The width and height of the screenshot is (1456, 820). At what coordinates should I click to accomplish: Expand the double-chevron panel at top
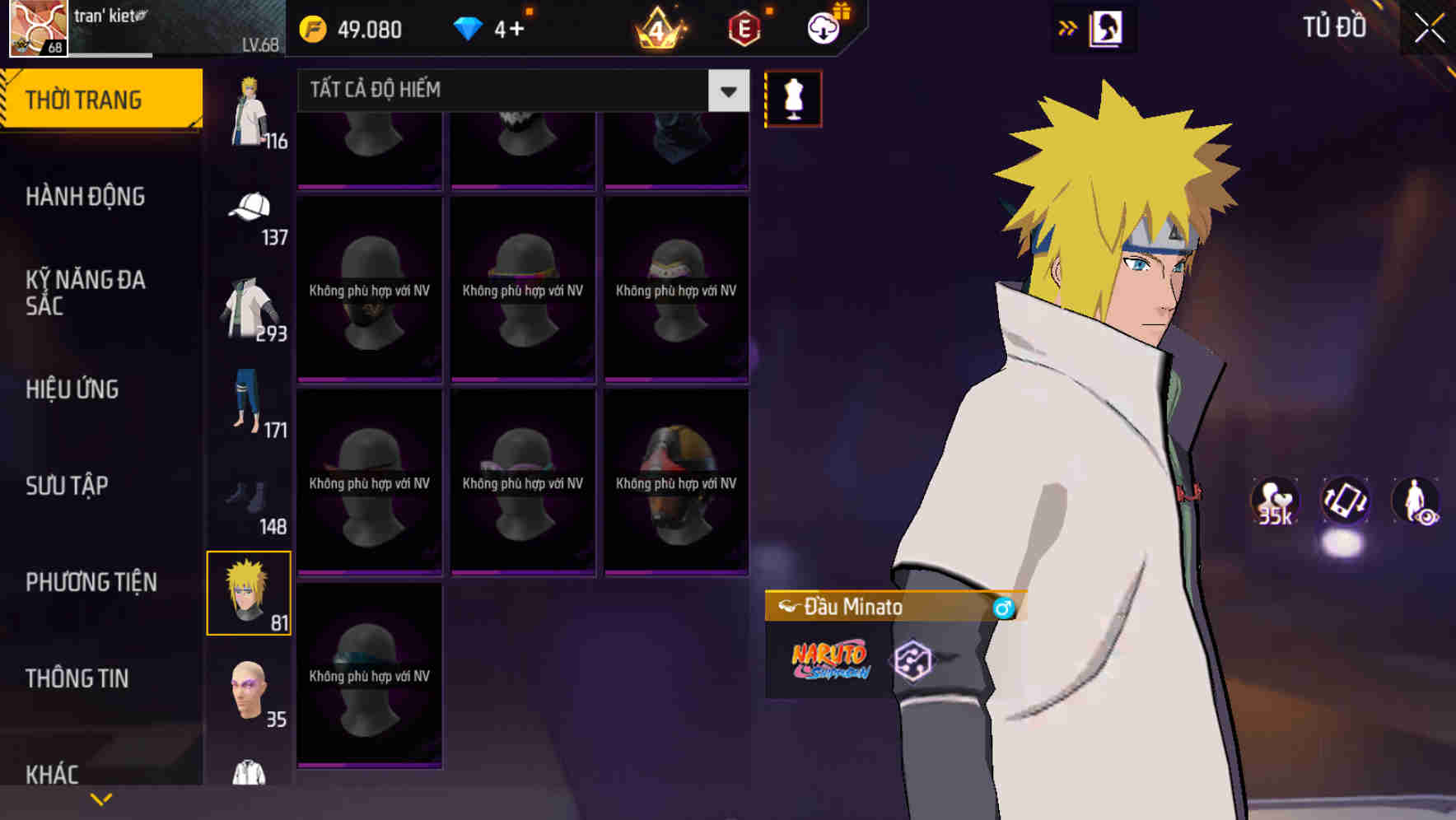pos(1068,27)
